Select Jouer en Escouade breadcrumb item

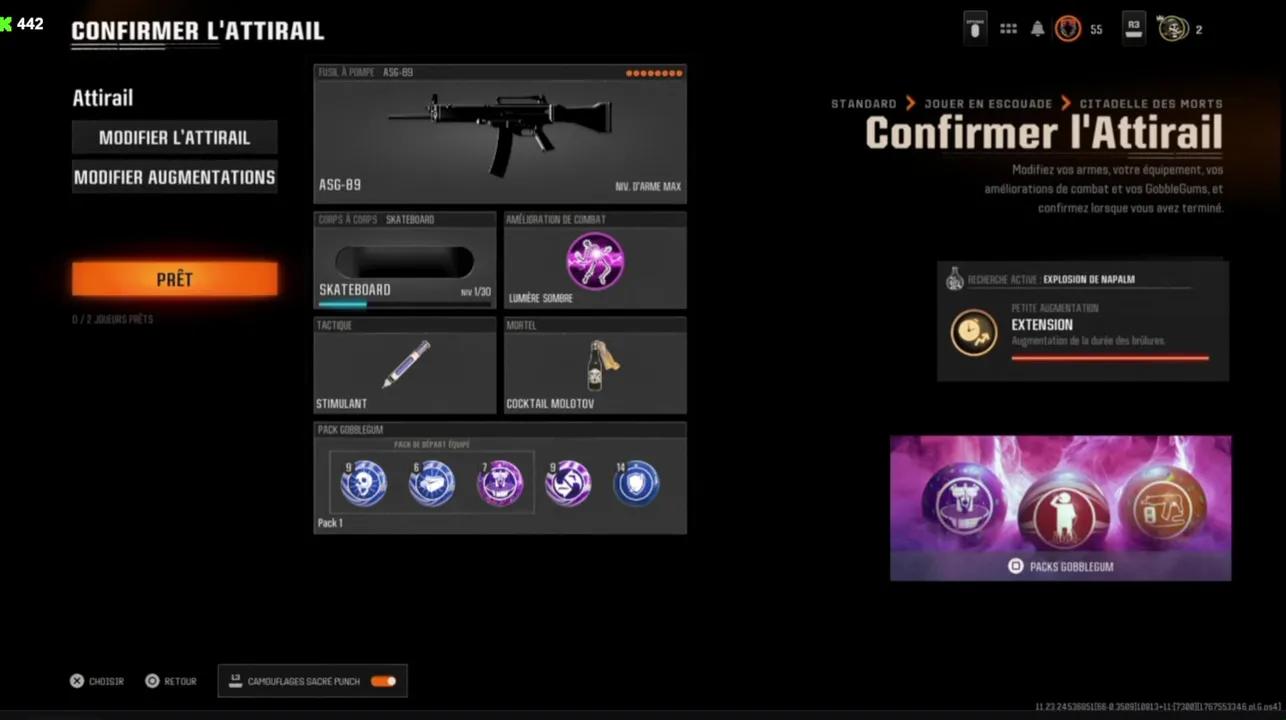pos(989,103)
